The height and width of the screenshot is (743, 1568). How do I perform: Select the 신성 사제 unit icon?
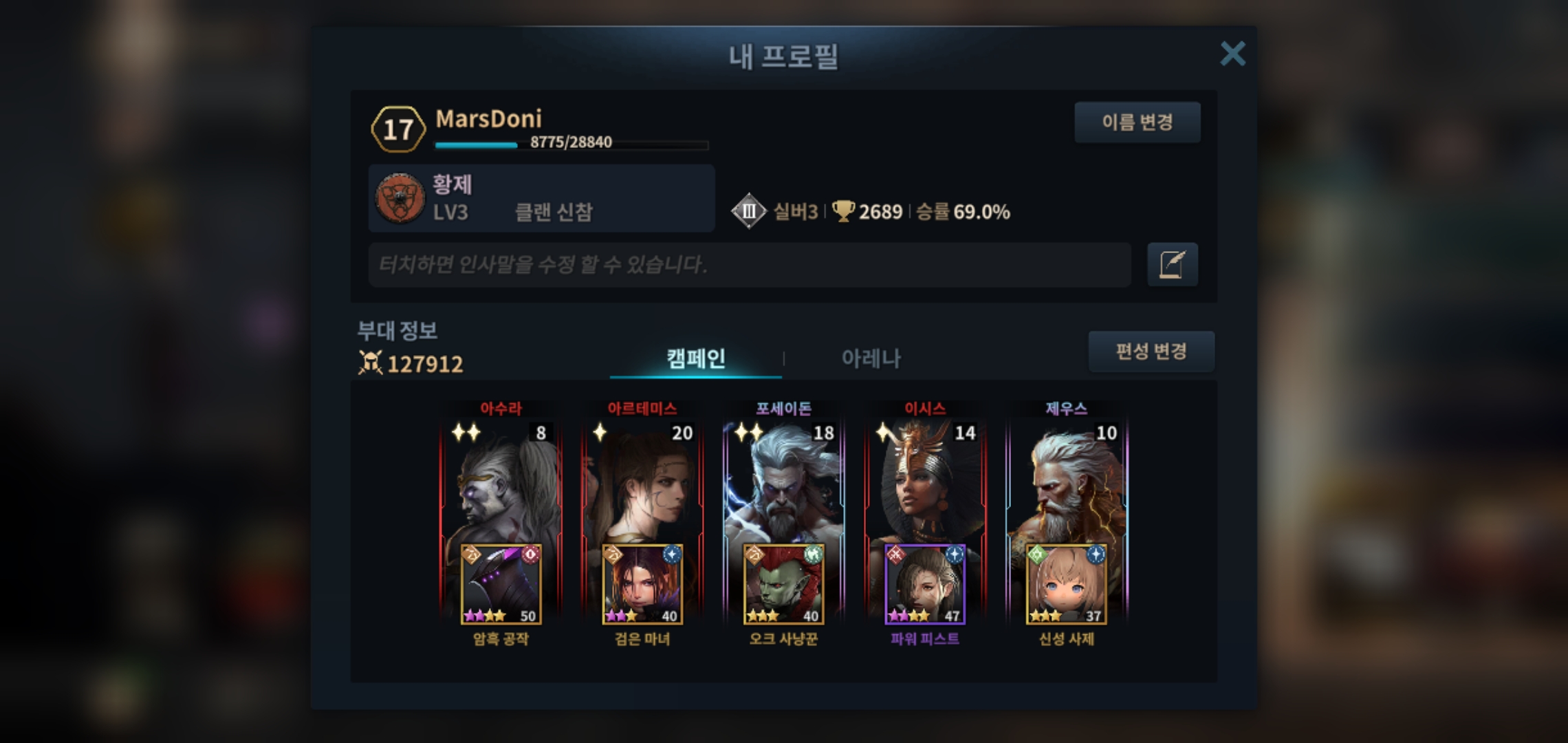point(1067,585)
